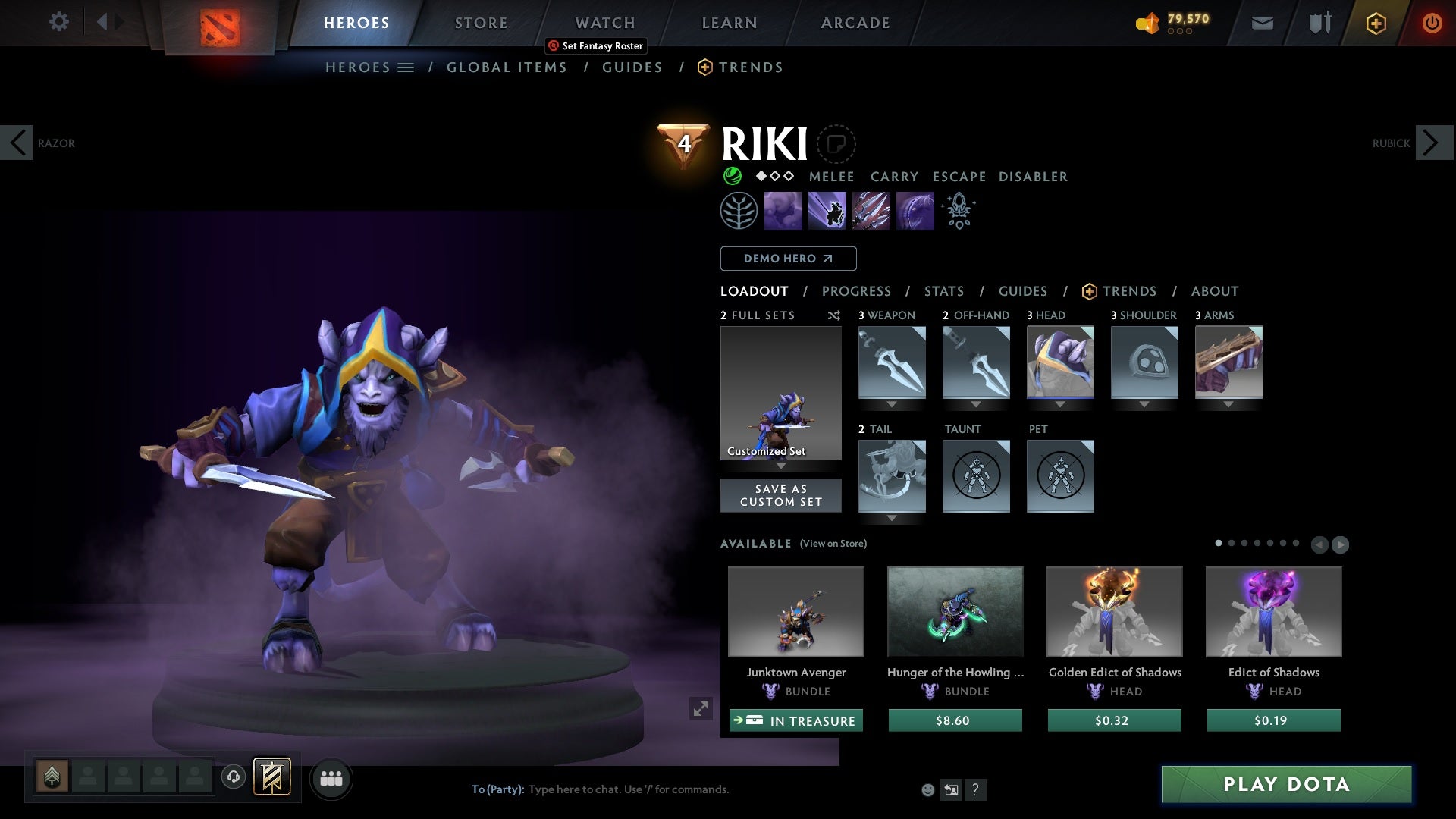The height and width of the screenshot is (819, 1456).
Task: Open the Heroes hamburger list menu
Action: [x=406, y=67]
